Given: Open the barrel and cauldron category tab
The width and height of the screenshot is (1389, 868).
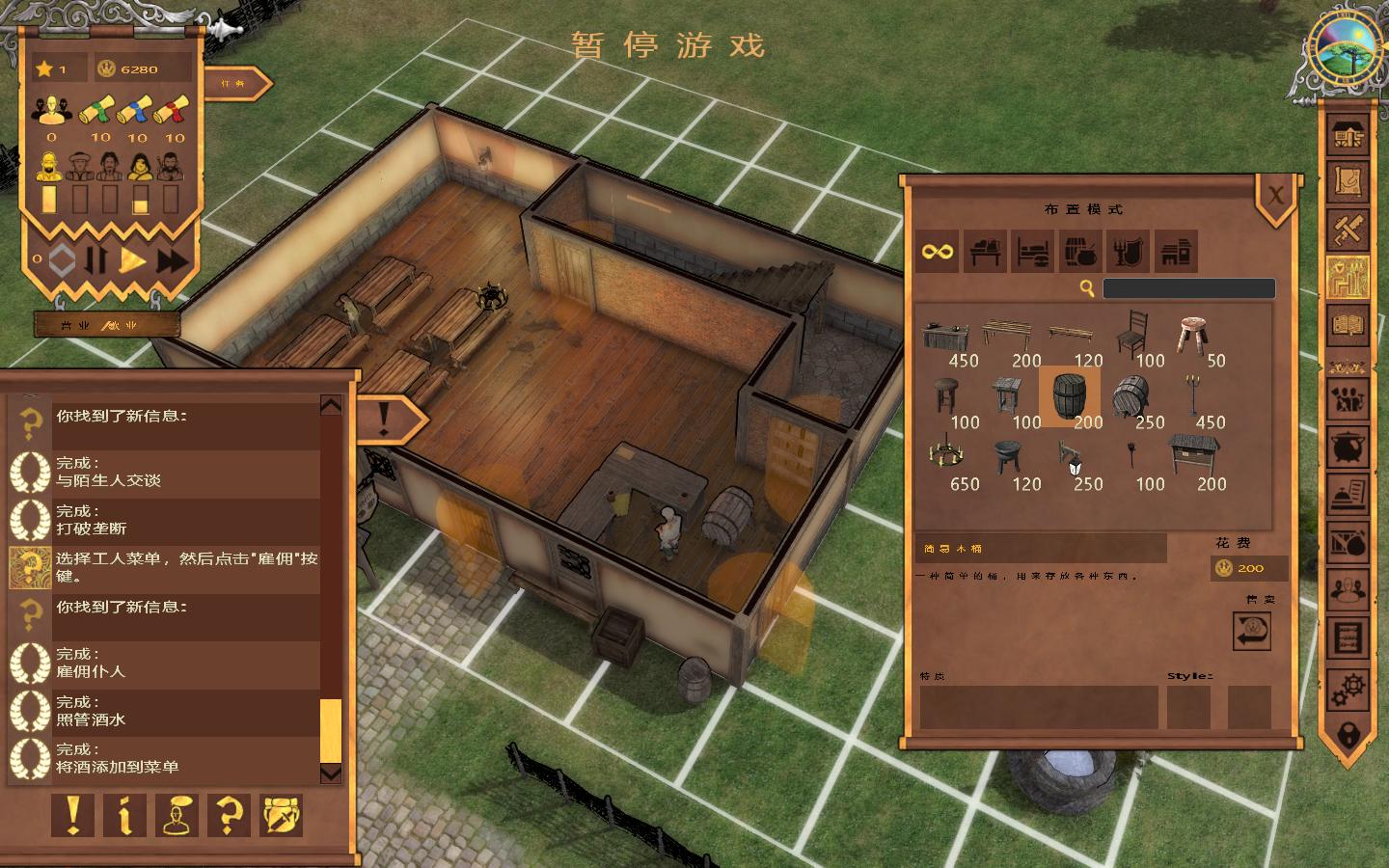Looking at the screenshot, I should pos(1080,252).
